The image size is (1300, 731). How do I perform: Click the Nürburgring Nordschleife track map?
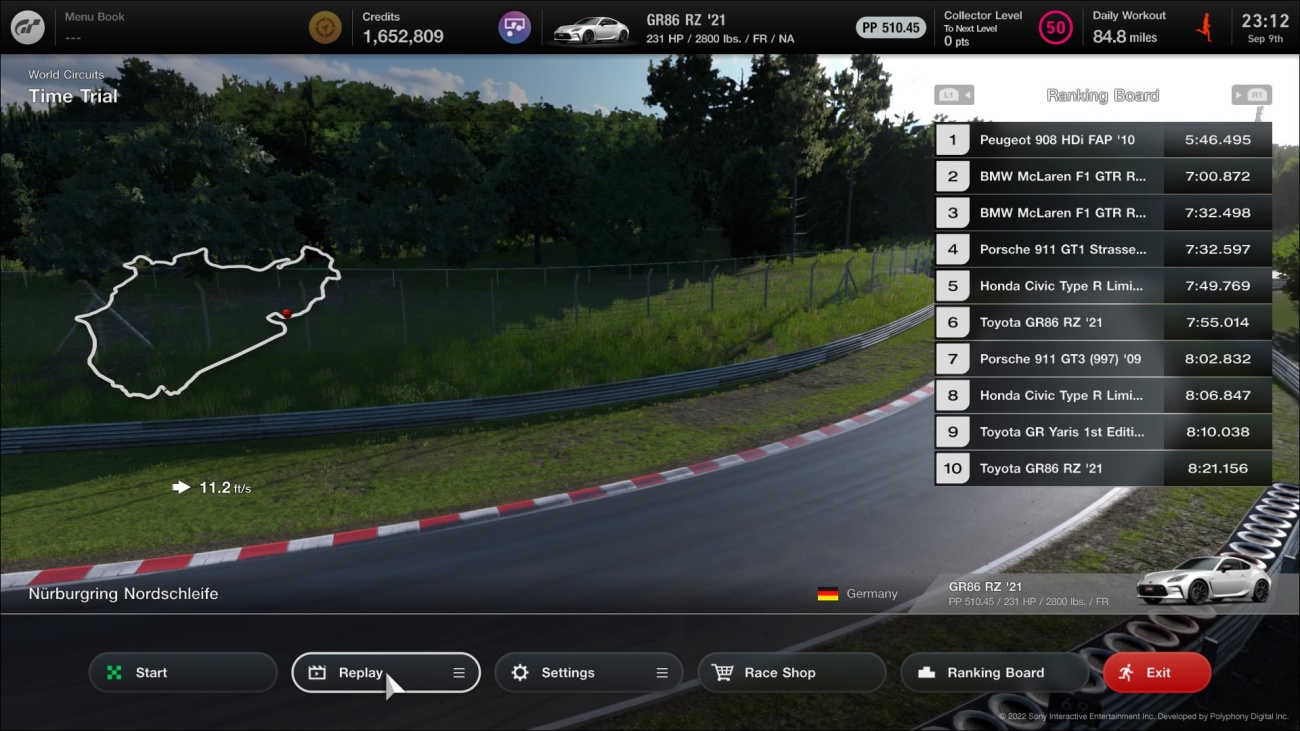[207, 320]
